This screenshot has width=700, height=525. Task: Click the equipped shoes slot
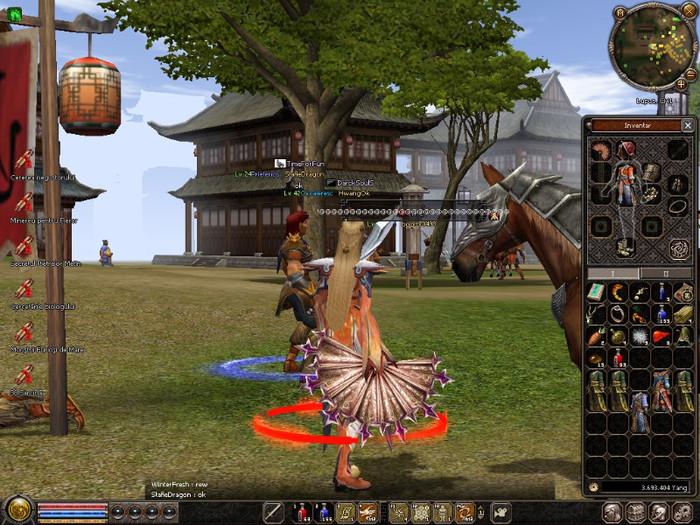(626, 246)
